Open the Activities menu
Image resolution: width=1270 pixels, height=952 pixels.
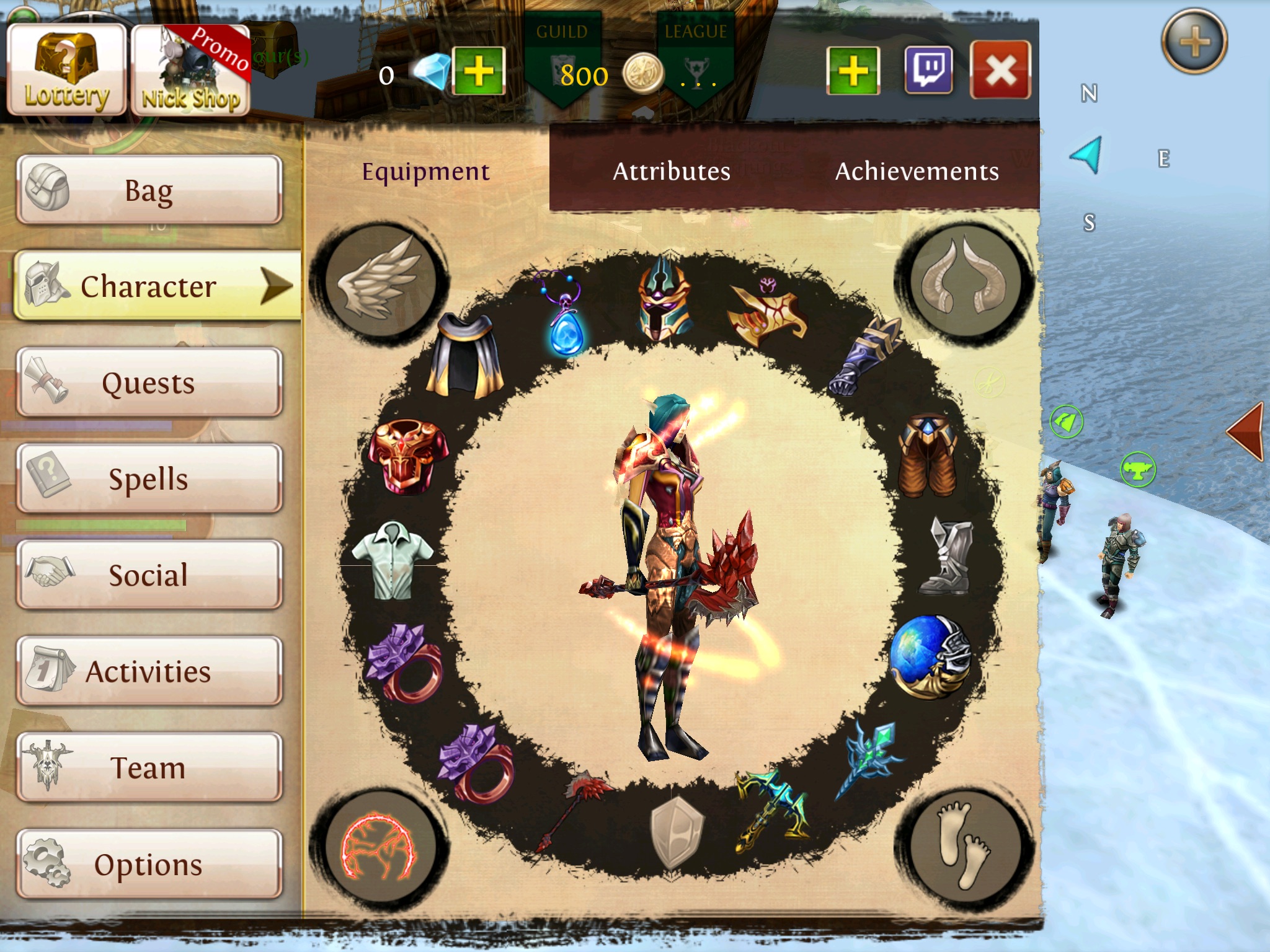point(149,671)
